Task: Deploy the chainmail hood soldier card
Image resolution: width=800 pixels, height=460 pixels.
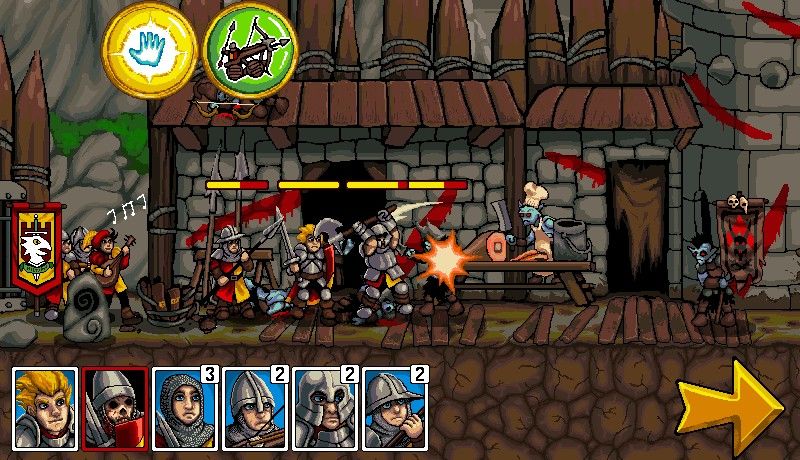Action: coord(185,408)
